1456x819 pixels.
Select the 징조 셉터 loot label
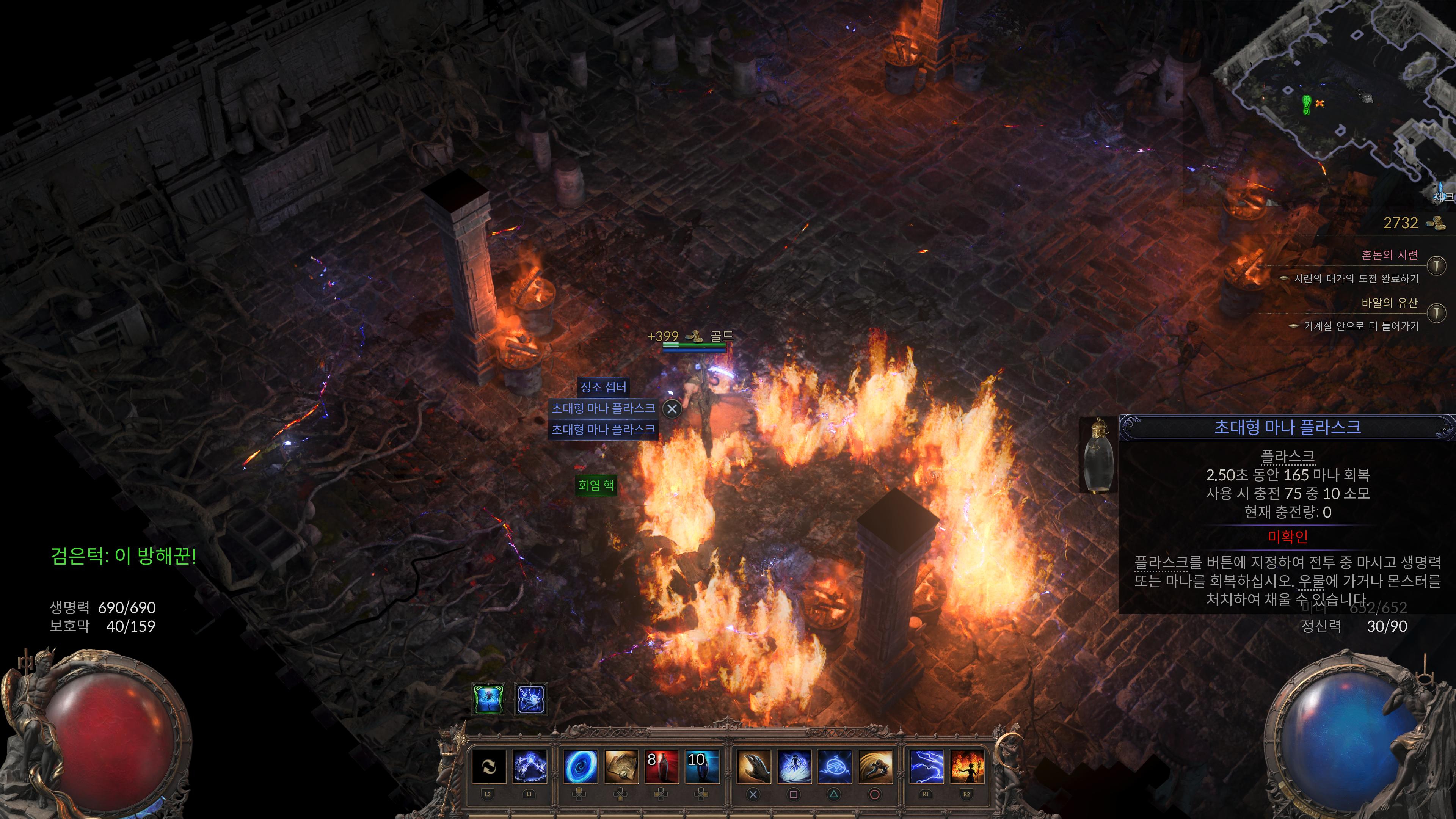point(603,387)
